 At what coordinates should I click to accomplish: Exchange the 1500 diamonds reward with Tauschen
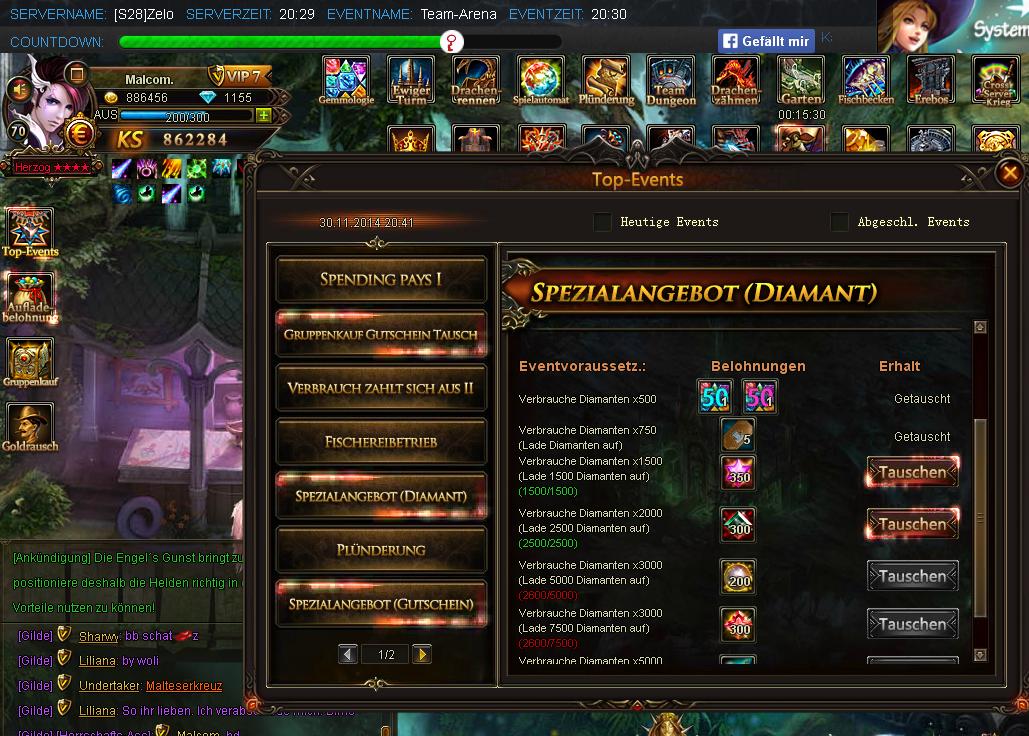[x=912, y=472]
